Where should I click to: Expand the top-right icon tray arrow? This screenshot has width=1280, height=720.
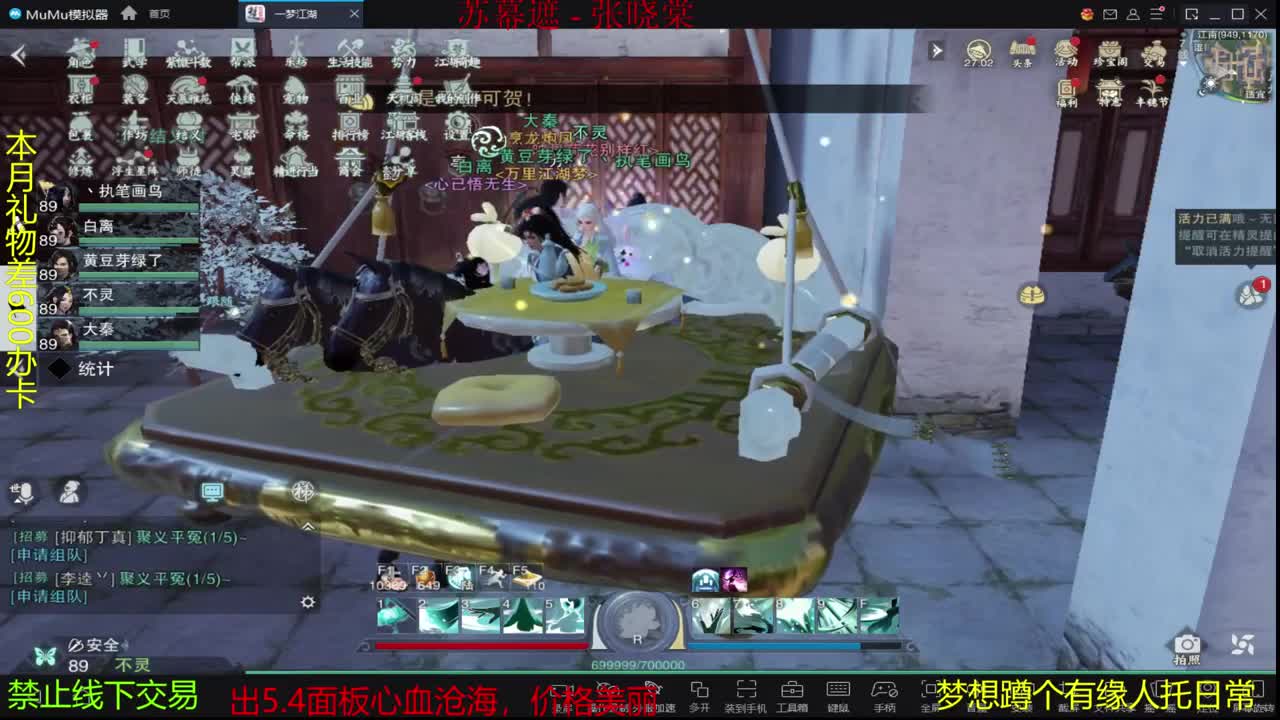point(938,49)
